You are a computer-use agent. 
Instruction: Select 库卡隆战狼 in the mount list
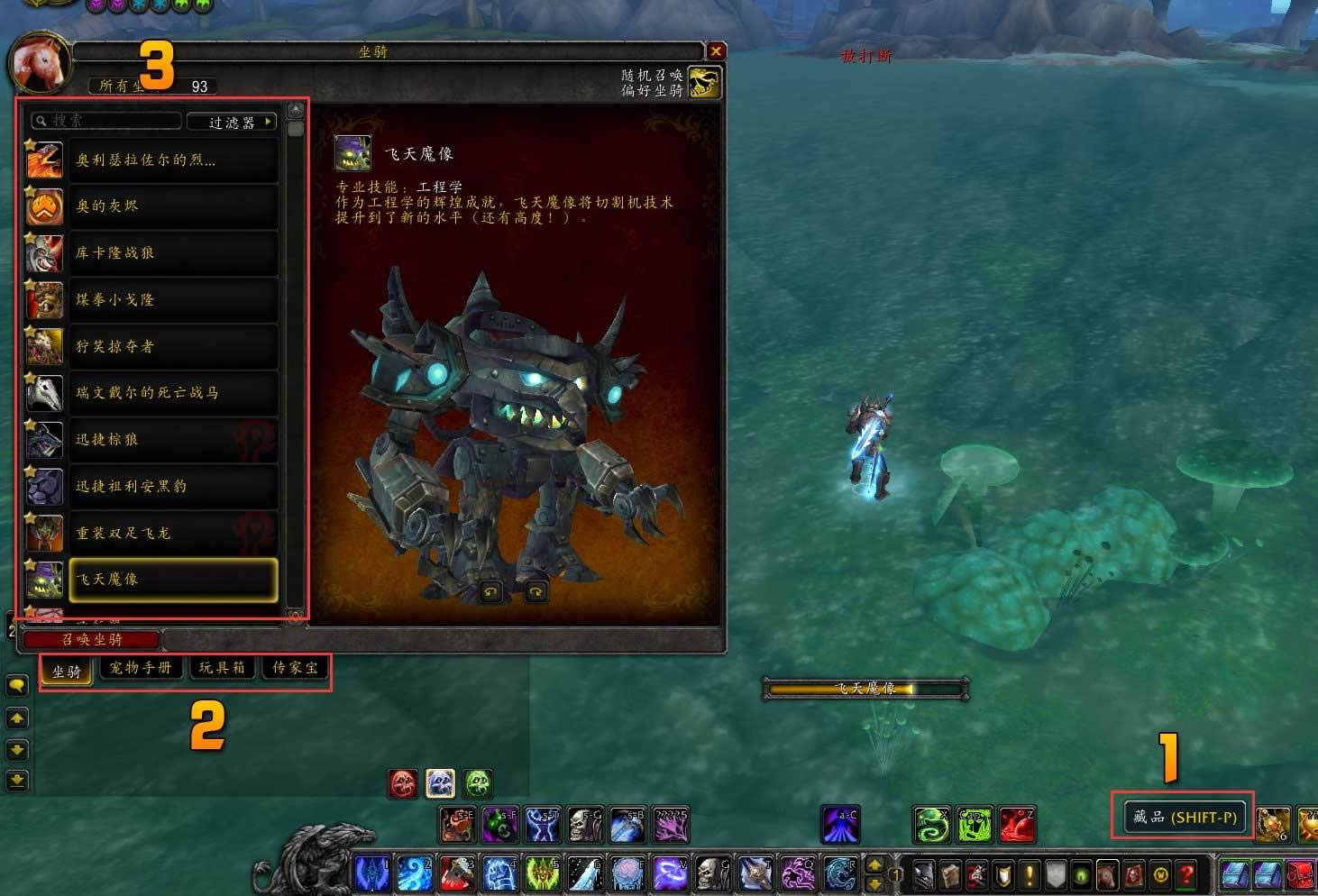click(171, 253)
